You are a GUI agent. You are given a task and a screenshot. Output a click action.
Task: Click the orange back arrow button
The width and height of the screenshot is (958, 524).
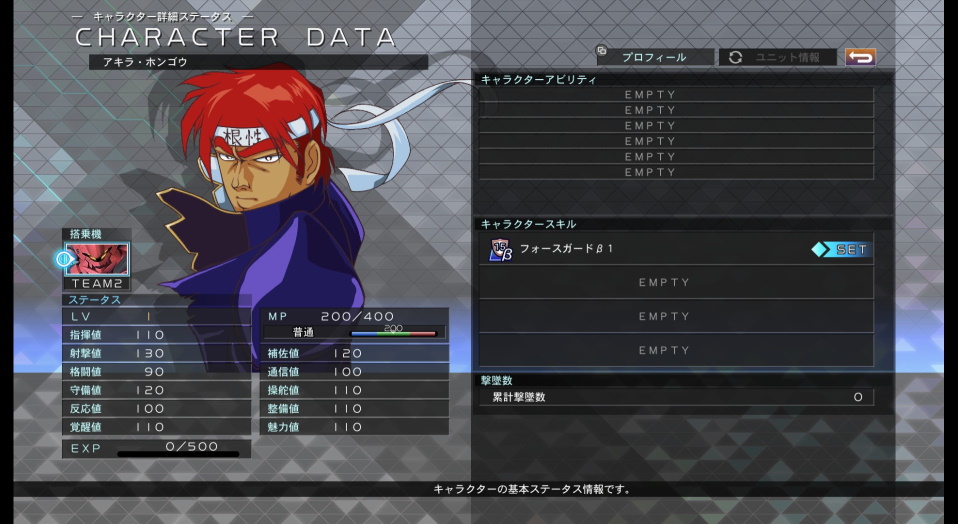pyautogui.click(x=859, y=57)
